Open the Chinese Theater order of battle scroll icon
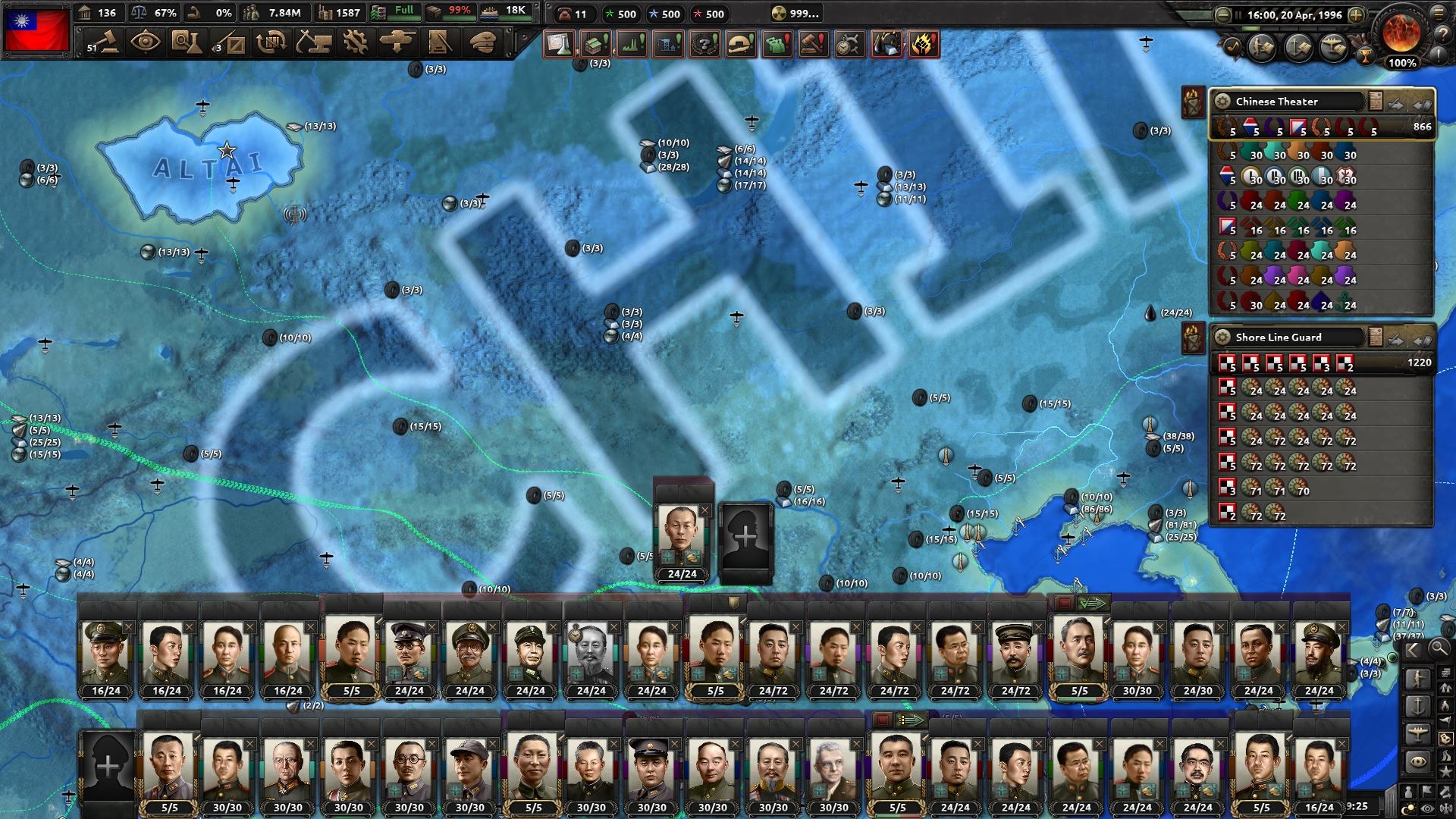The image size is (1456, 819). (x=1375, y=102)
